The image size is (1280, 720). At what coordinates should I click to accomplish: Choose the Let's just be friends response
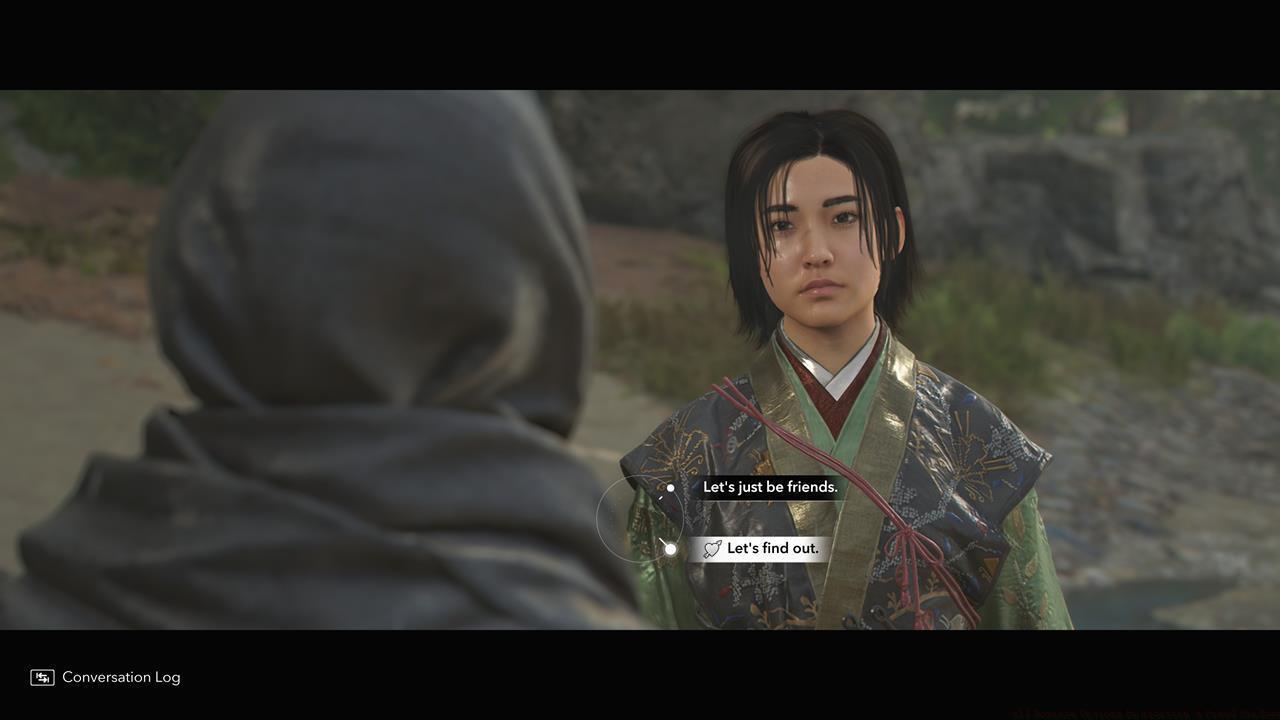[x=770, y=487]
